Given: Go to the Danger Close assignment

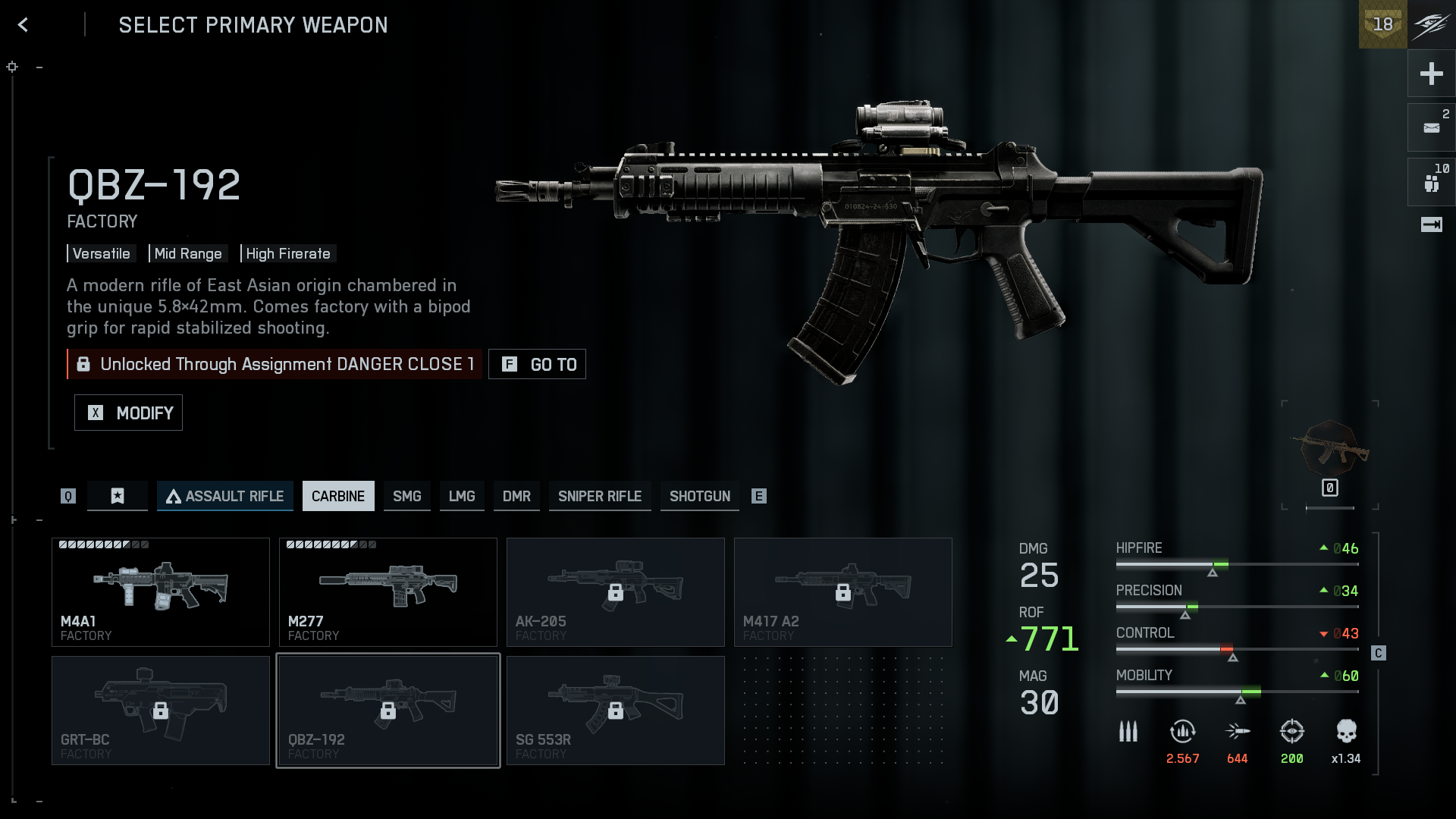Looking at the screenshot, I should 537,364.
